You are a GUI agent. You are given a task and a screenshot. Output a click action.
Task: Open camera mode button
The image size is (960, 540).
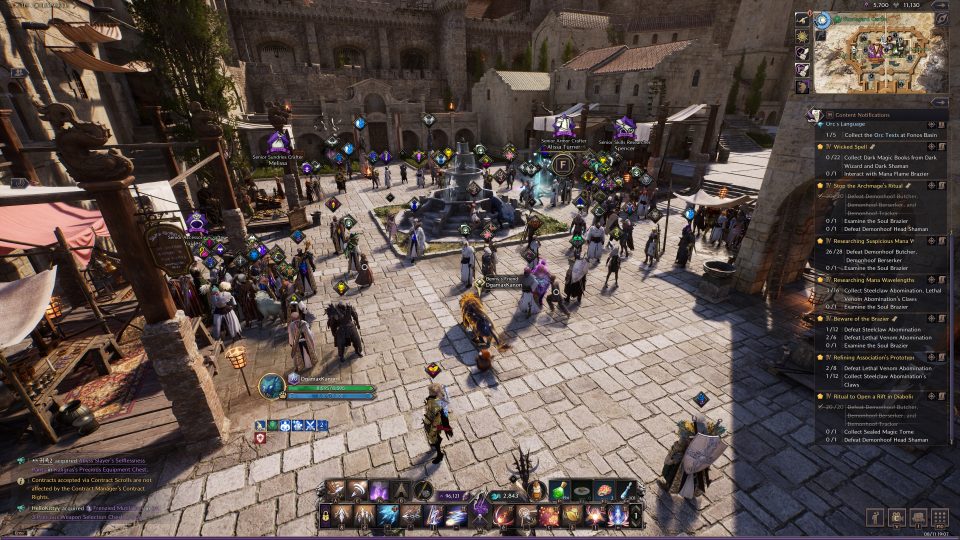(895, 517)
